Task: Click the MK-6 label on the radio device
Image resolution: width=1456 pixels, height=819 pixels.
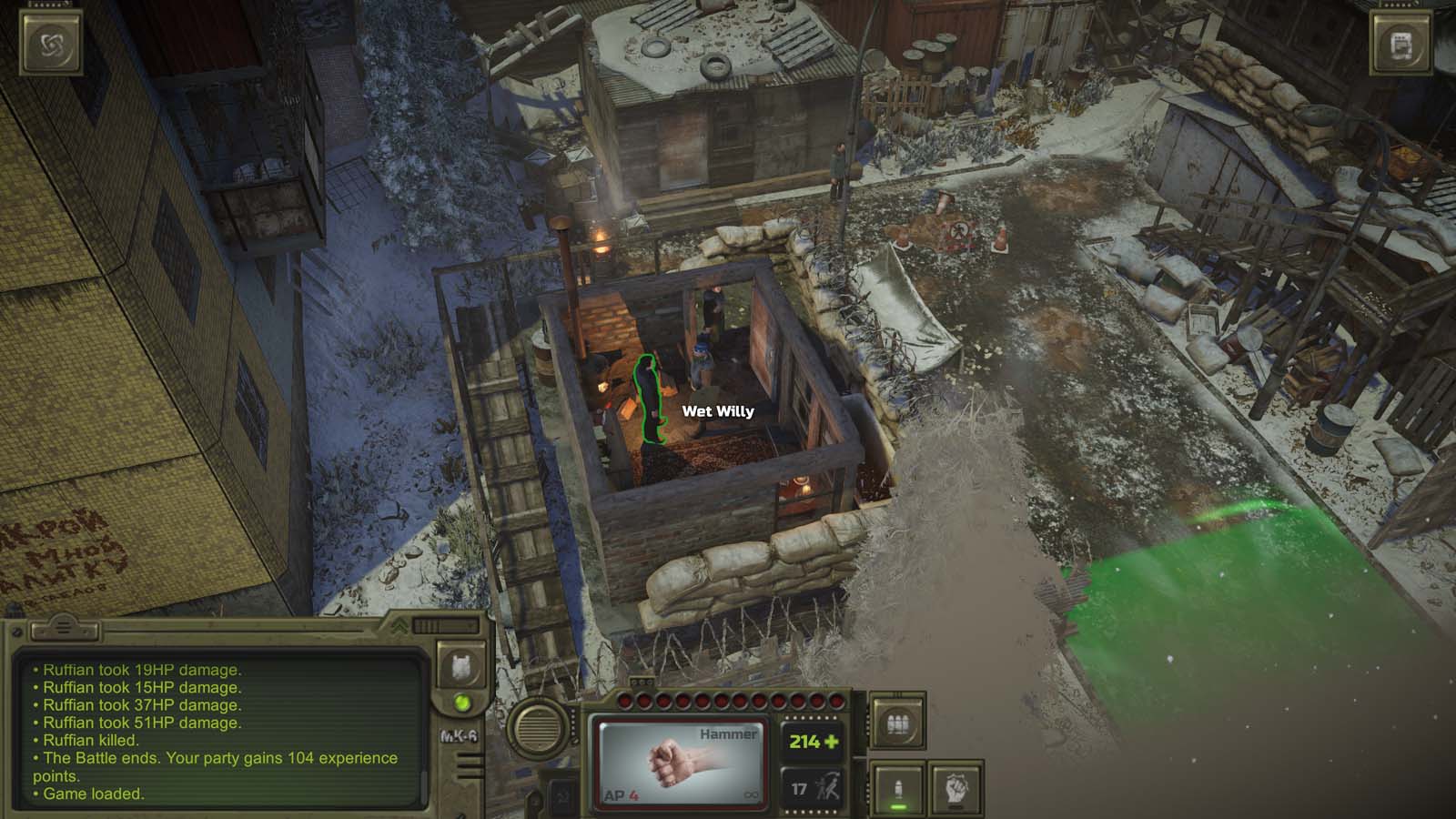Action: coord(460,737)
